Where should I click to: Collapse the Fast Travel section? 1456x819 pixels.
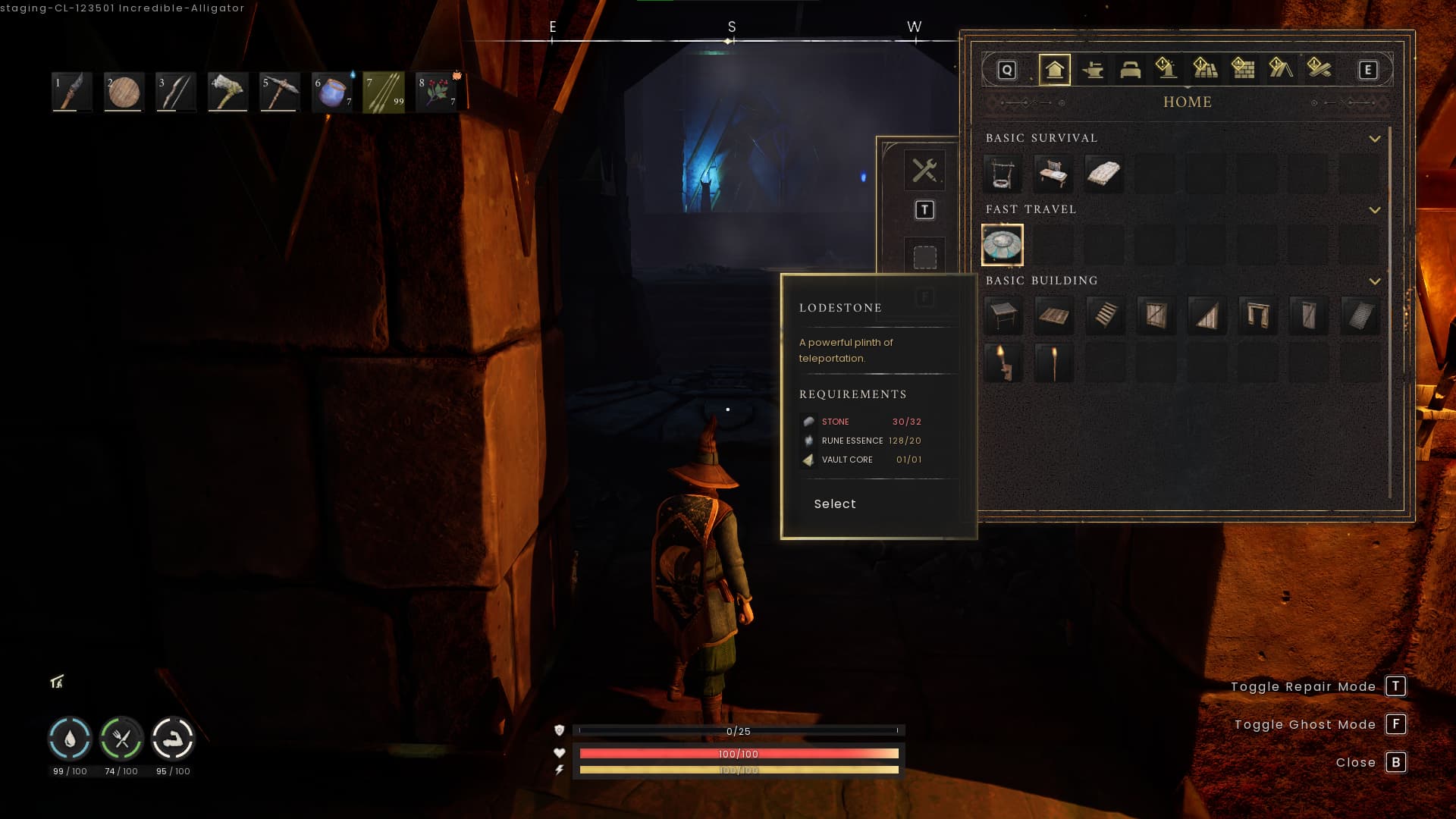(x=1374, y=210)
